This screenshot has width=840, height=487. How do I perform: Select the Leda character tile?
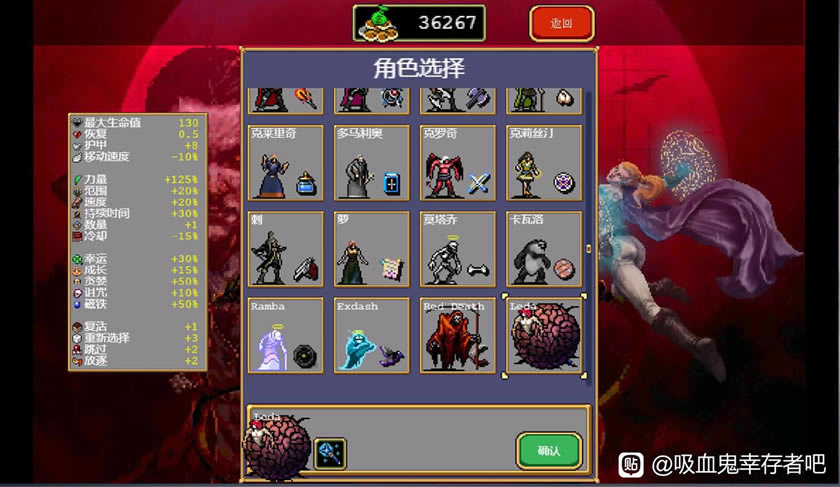click(x=544, y=335)
